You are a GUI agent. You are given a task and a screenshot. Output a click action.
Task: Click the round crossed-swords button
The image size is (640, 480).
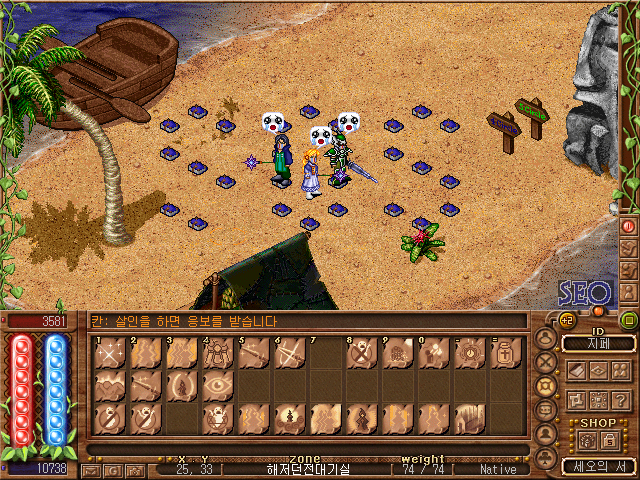546,362
